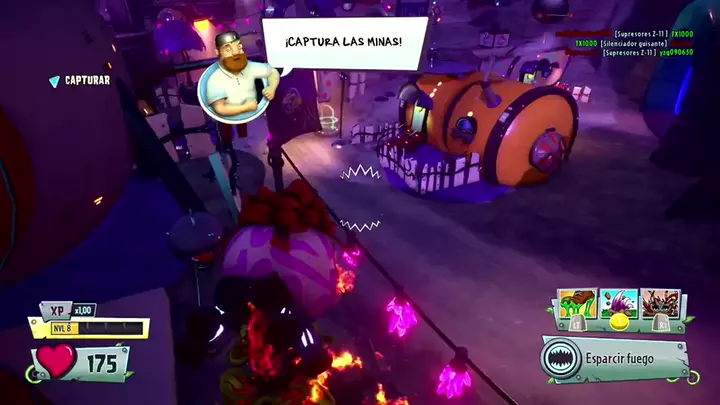Use the purple spikeweed burrow ability
The width and height of the screenshot is (720, 405).
click(618, 305)
